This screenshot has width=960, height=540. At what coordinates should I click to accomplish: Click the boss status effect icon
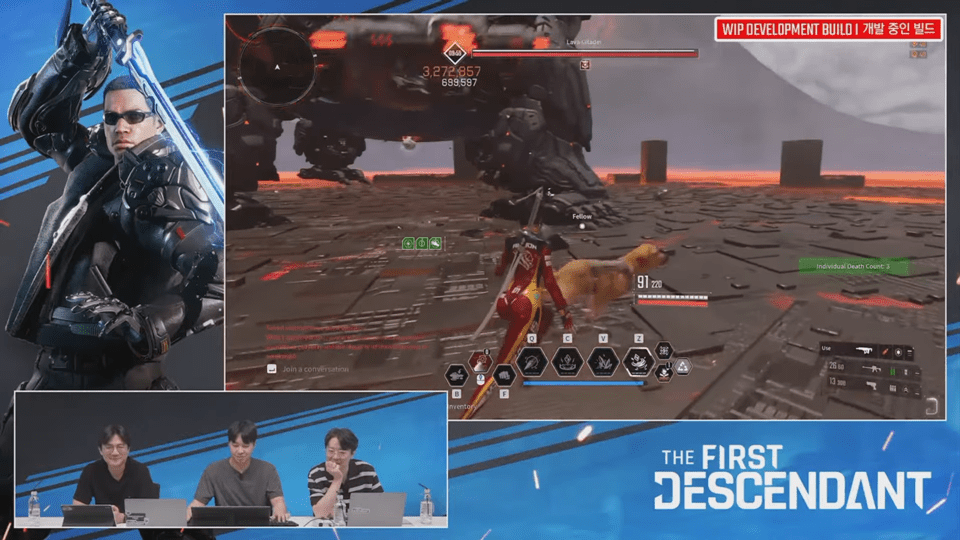(x=586, y=65)
